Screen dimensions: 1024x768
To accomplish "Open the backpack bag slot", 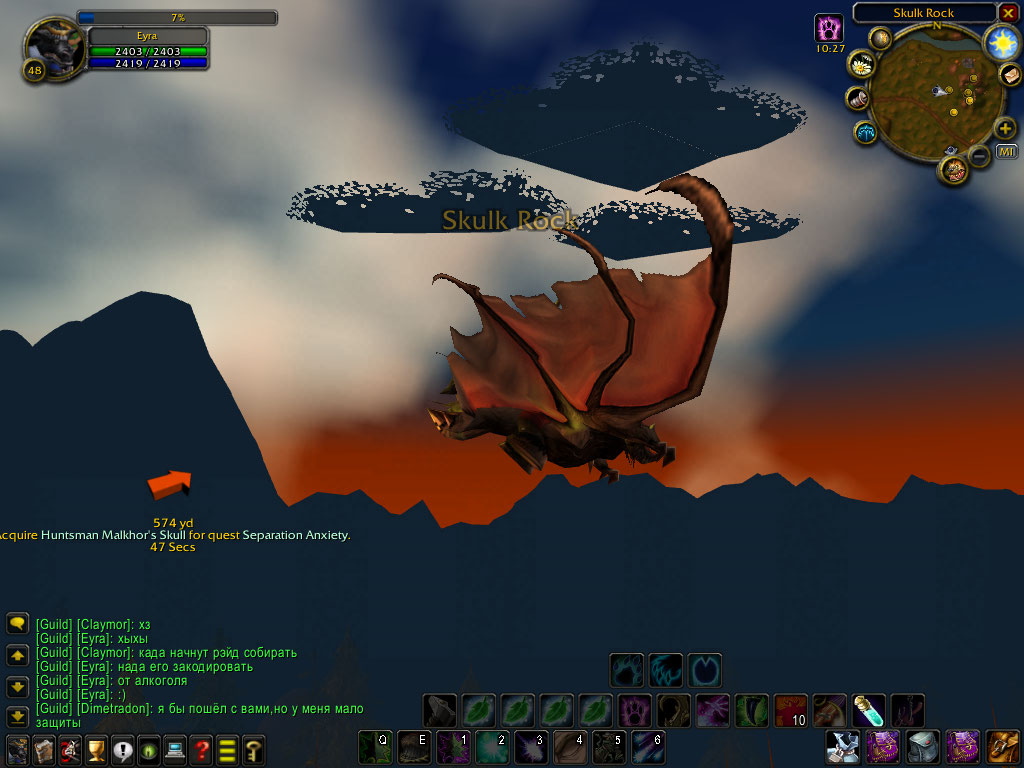I will click(1003, 747).
